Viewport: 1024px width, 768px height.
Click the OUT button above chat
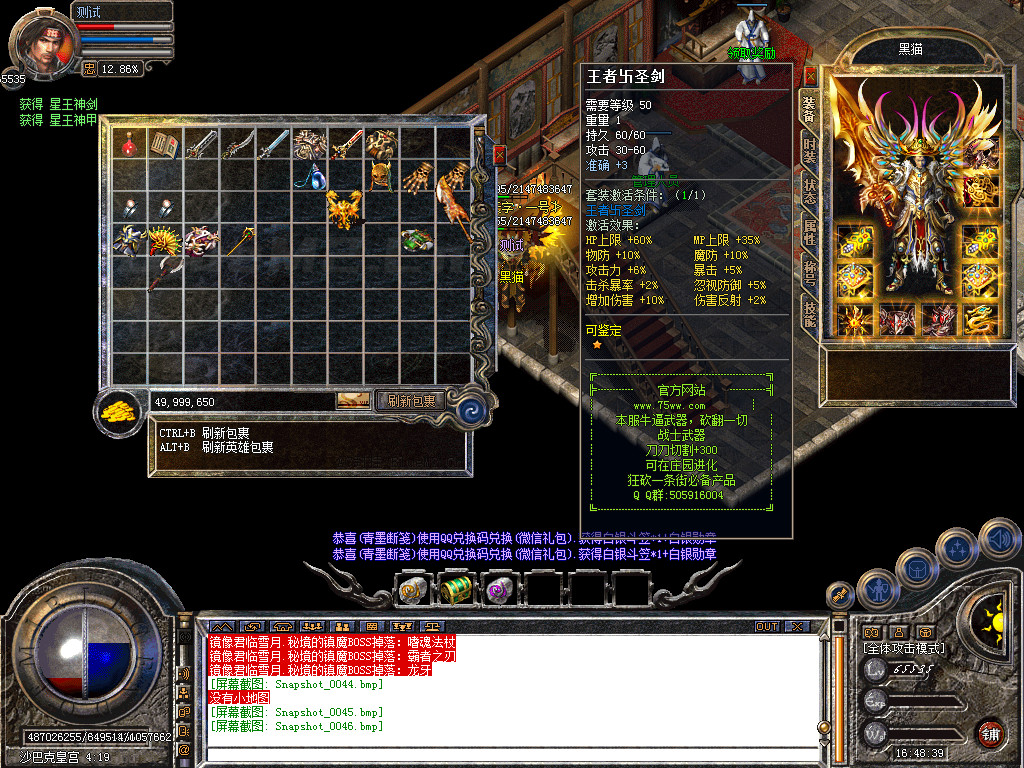[x=767, y=627]
